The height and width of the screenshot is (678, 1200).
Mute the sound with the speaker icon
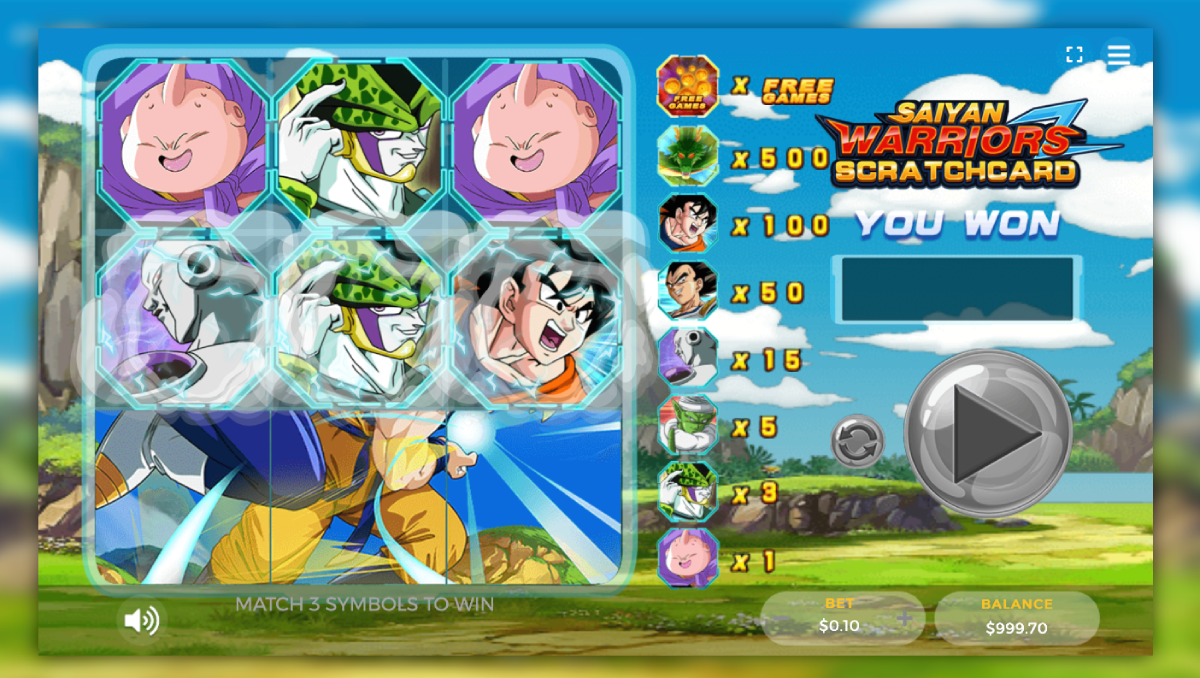[141, 621]
